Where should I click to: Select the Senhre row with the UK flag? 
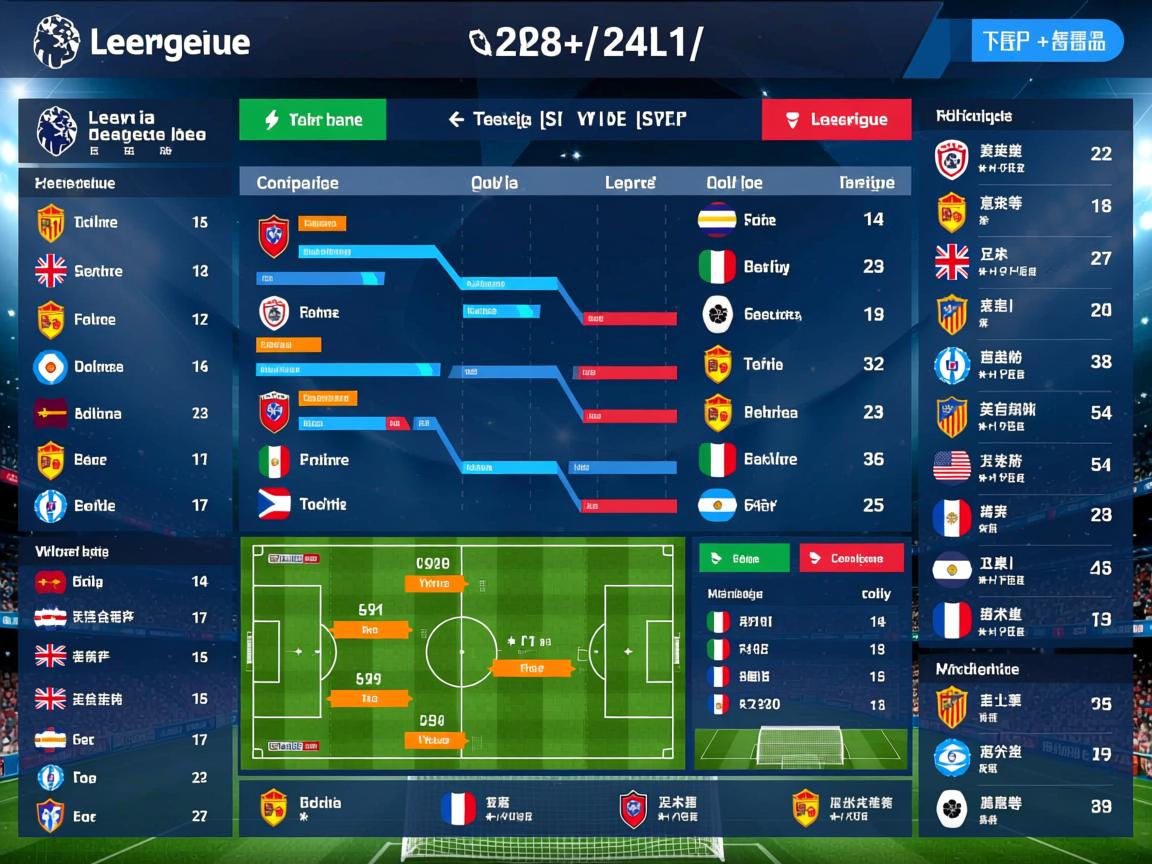[124, 271]
